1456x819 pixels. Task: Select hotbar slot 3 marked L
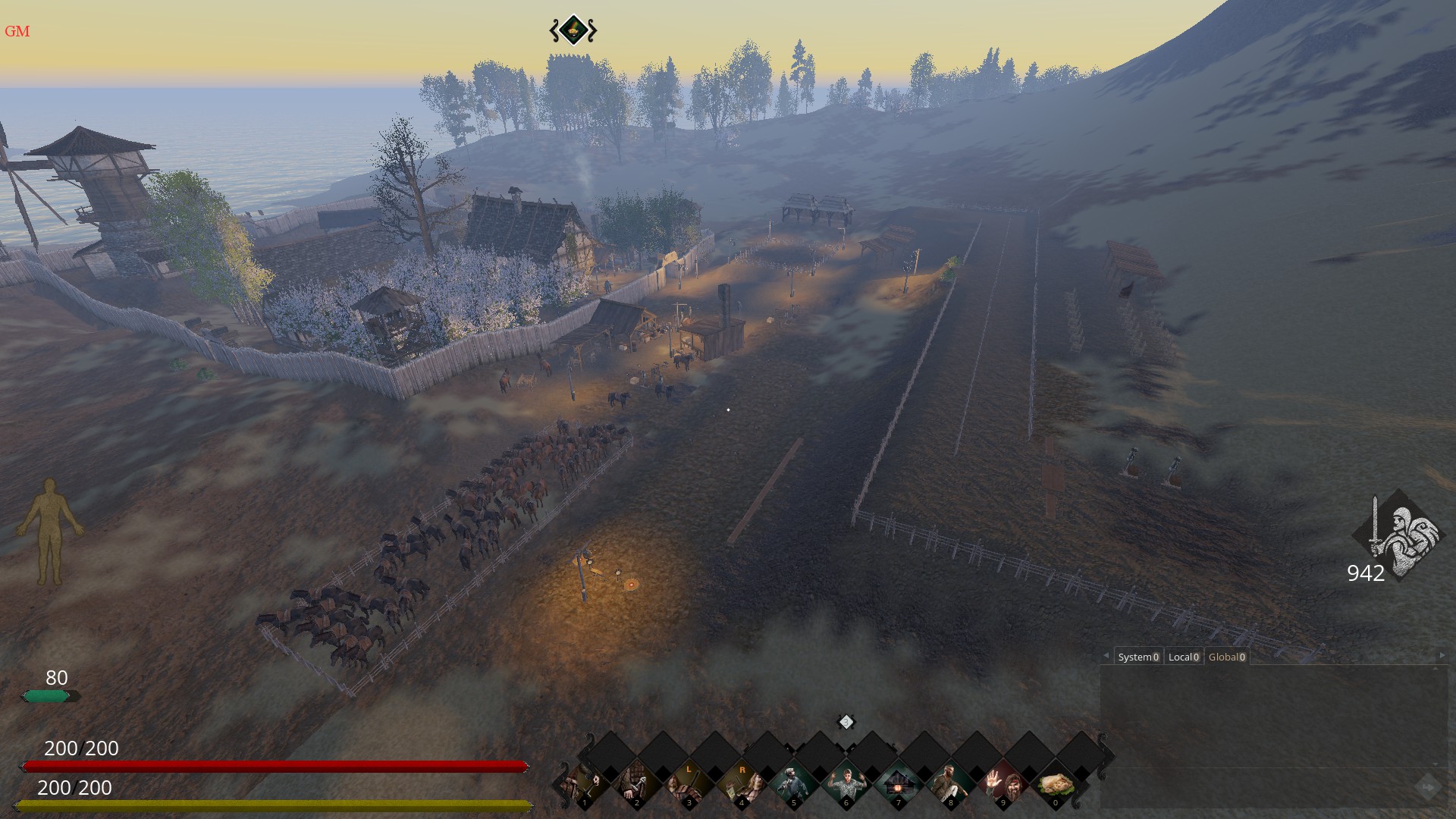point(689,784)
